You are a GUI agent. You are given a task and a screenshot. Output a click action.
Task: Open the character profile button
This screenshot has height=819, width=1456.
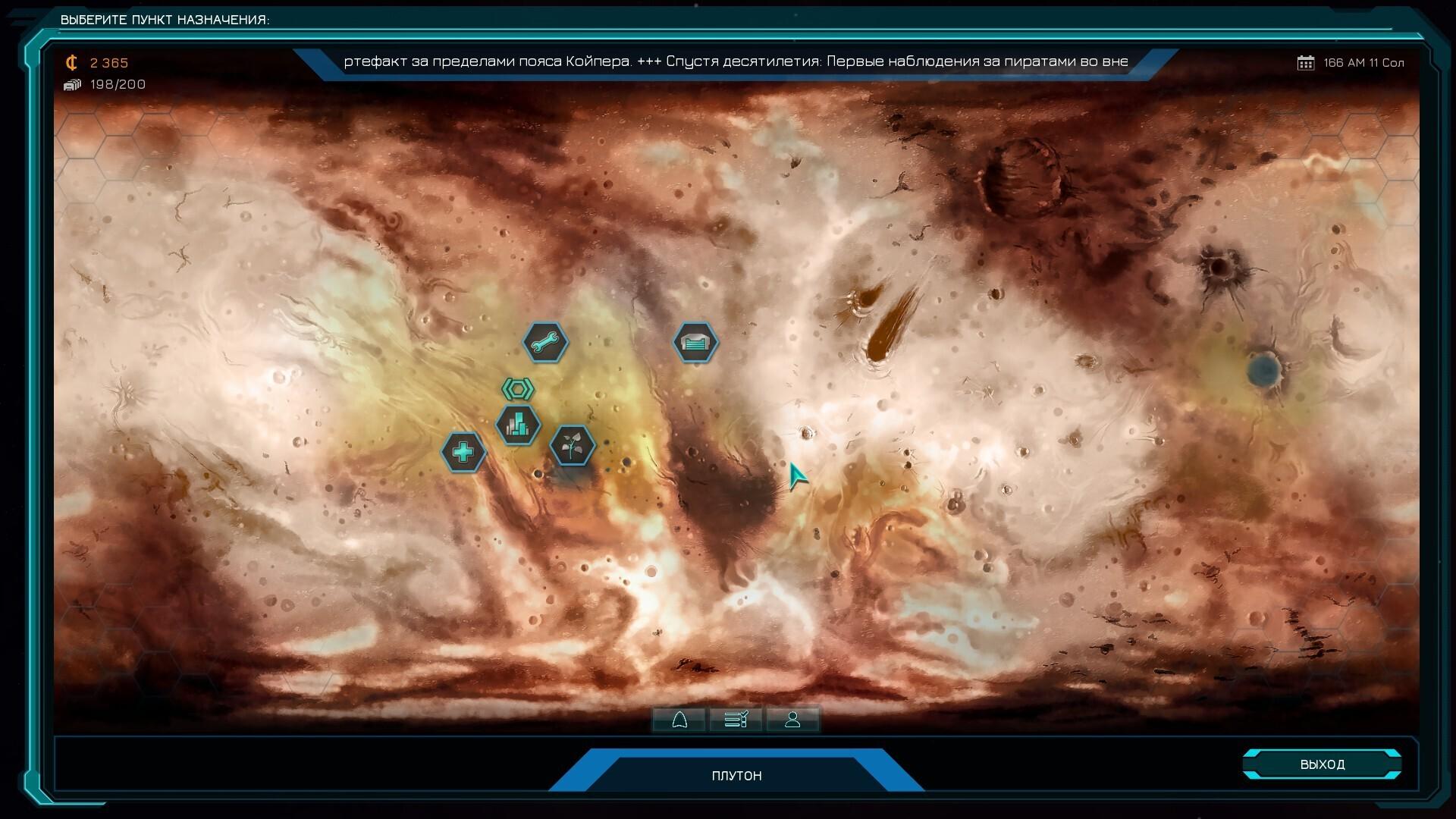[792, 720]
